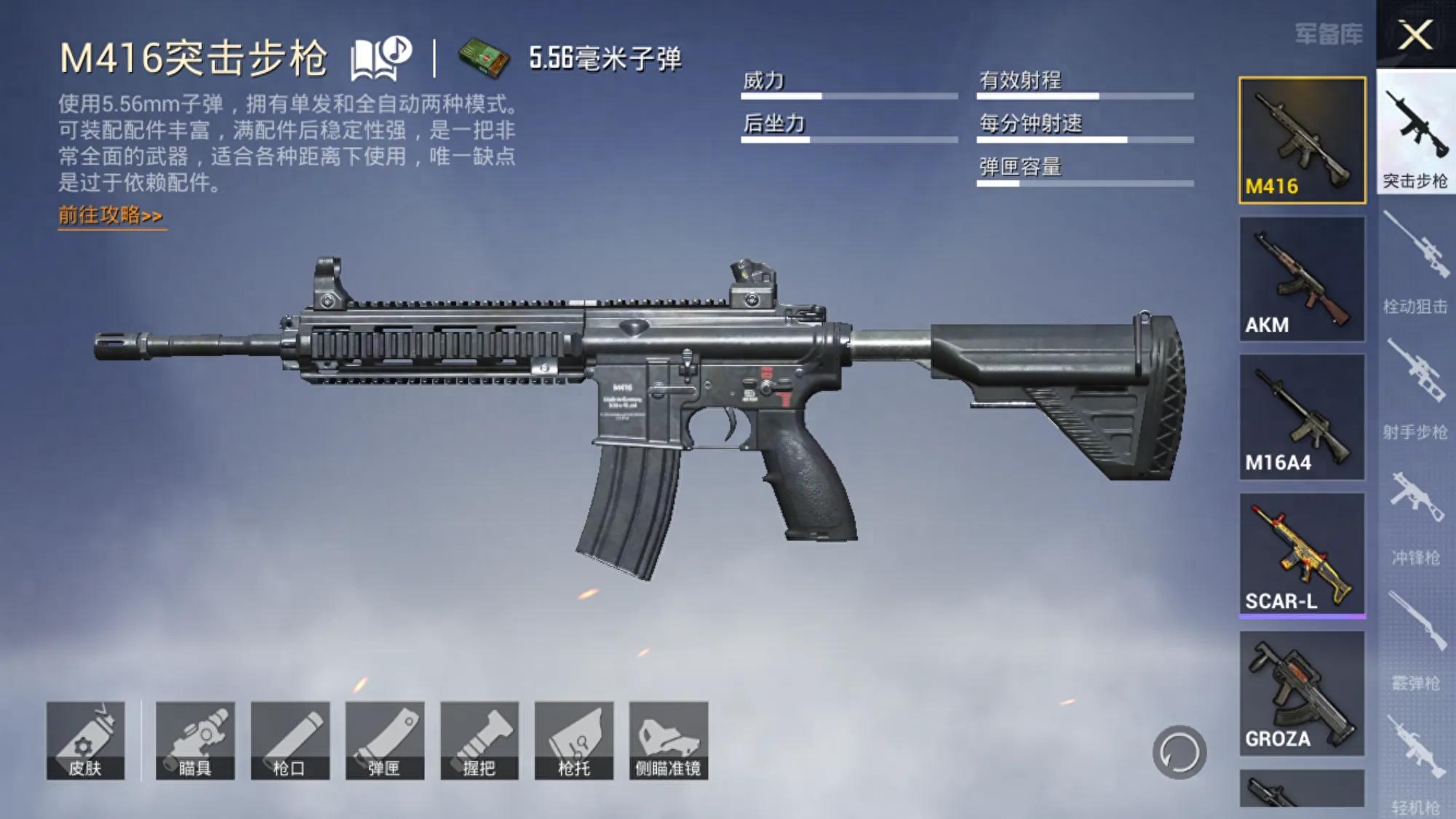Viewport: 1456px width, 819px height.
Task: Open the 皮肤 skin button
Action: point(86,740)
